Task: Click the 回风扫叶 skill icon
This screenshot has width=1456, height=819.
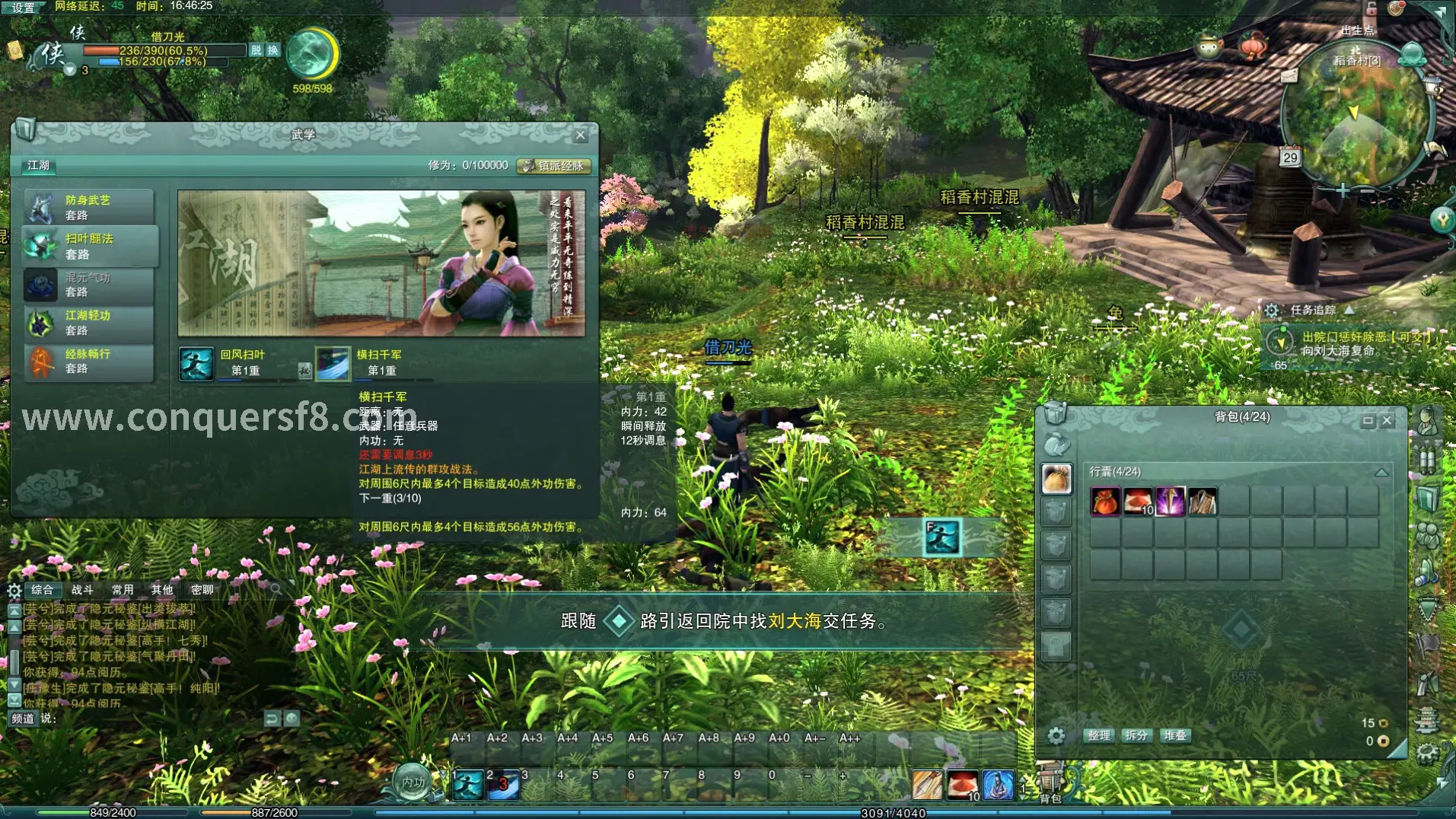Action: (x=196, y=363)
